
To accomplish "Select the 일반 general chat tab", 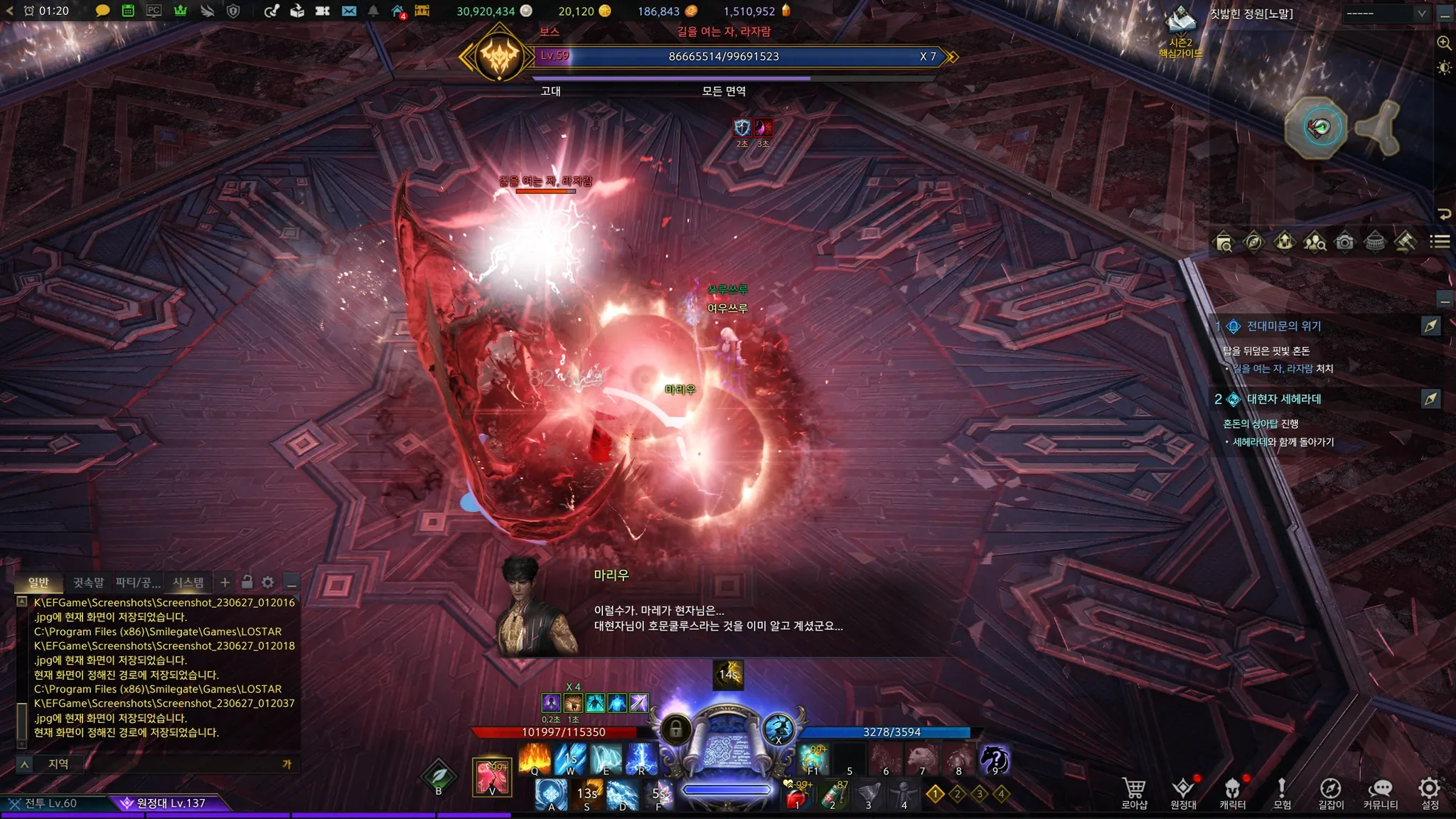I will 38,582.
